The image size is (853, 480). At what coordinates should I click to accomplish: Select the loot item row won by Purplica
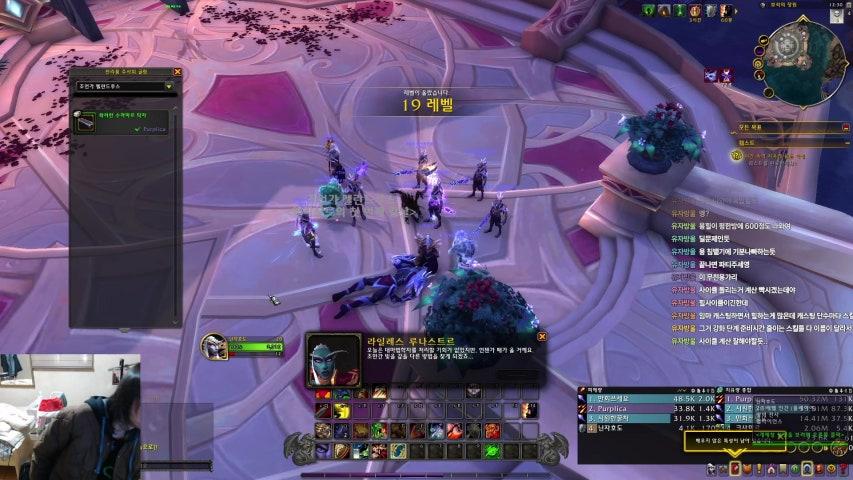pyautogui.click(x=124, y=122)
